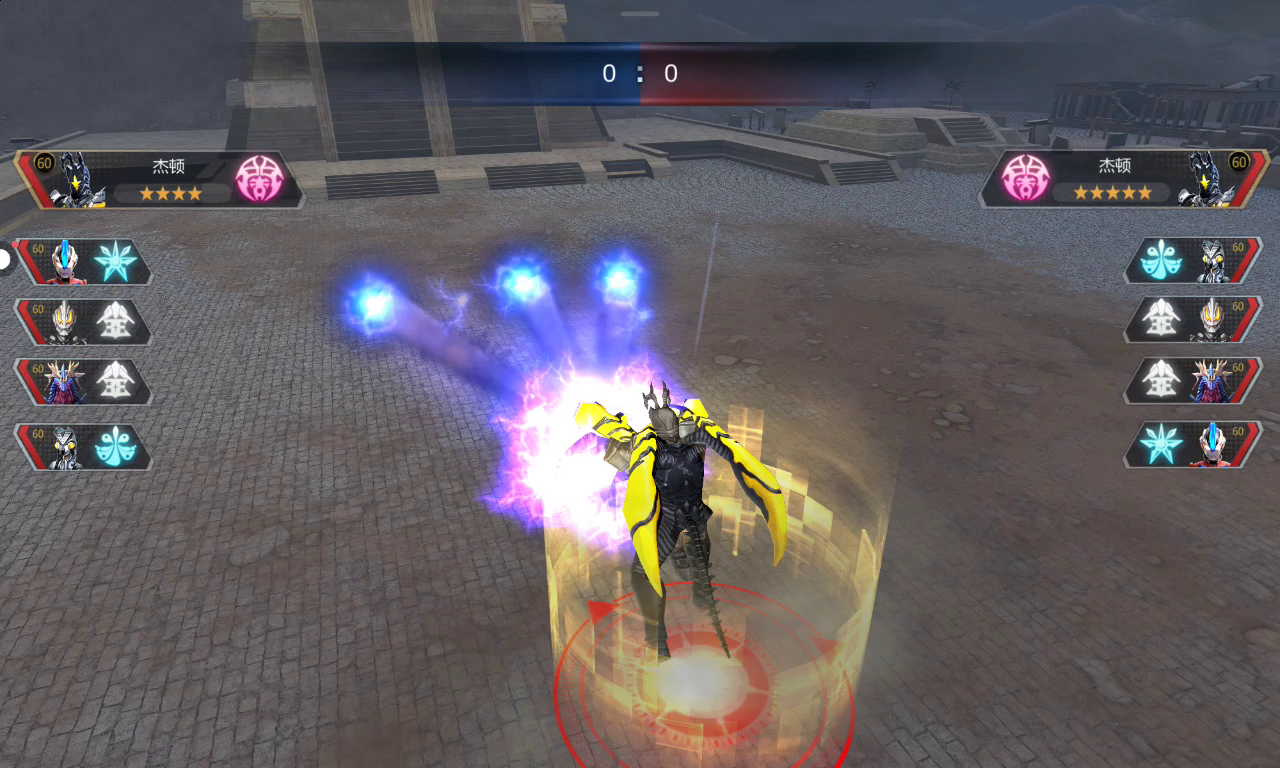Open the white floating assist button
Viewport: 1280px width, 768px height.
[5, 260]
